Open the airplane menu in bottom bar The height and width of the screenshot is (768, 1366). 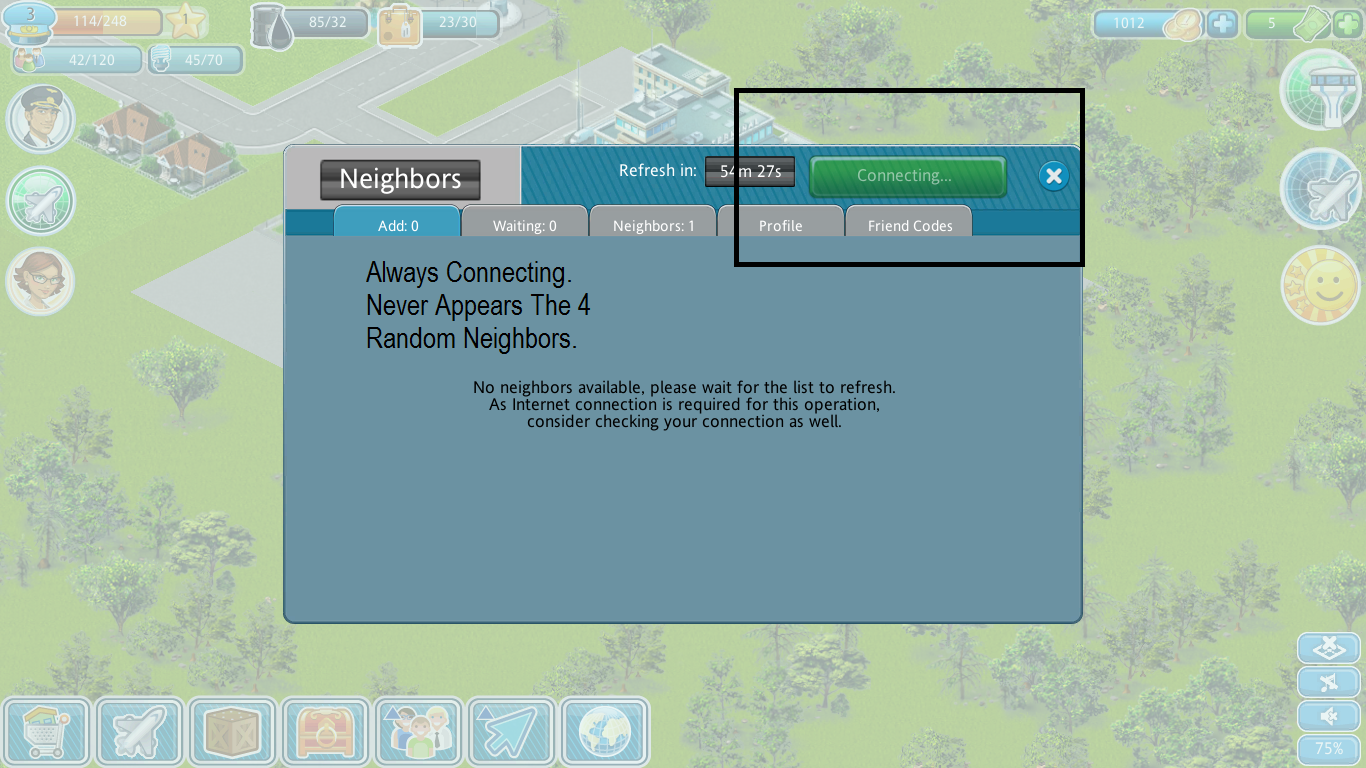click(x=139, y=732)
